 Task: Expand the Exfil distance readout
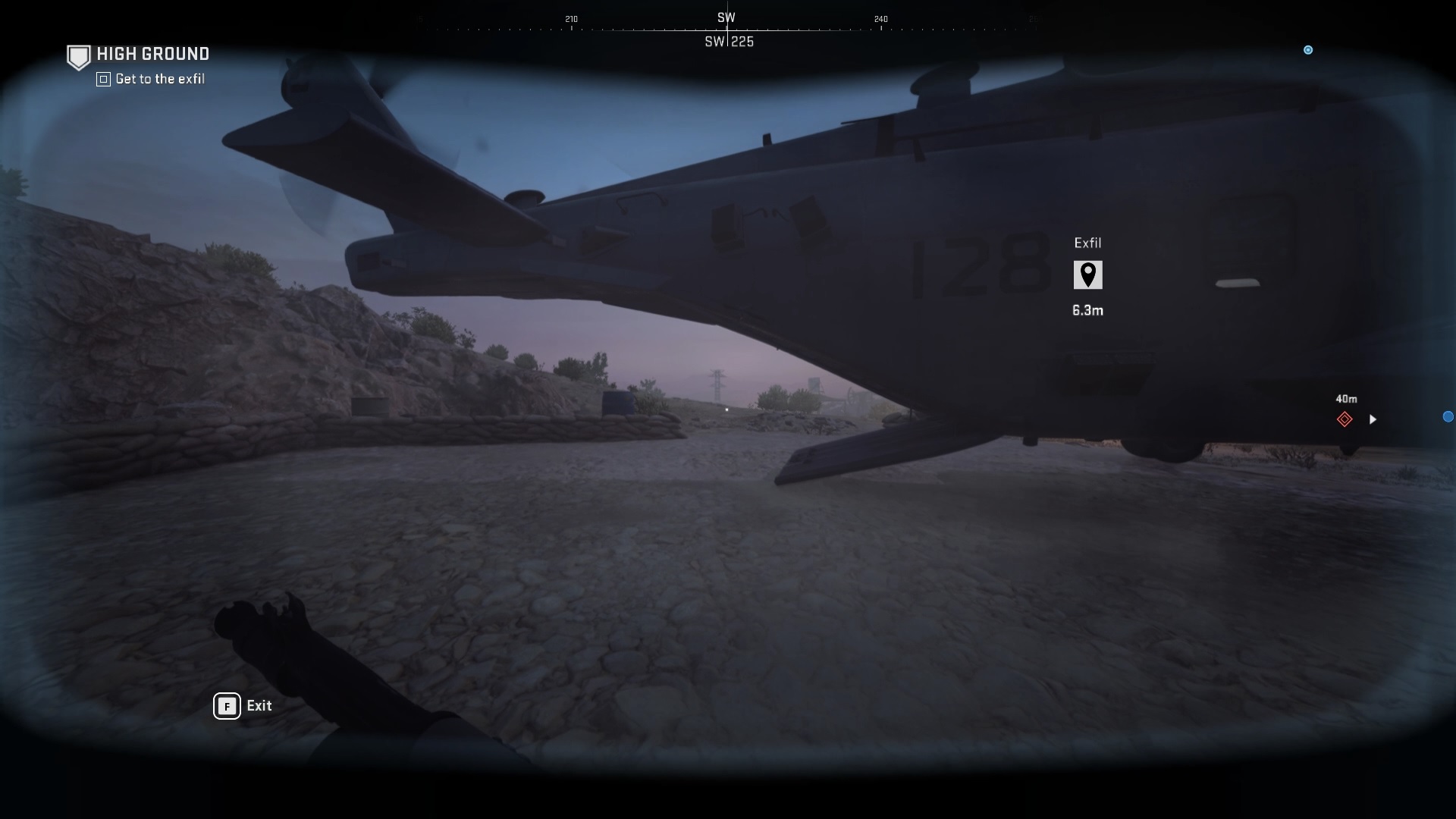tap(1088, 310)
